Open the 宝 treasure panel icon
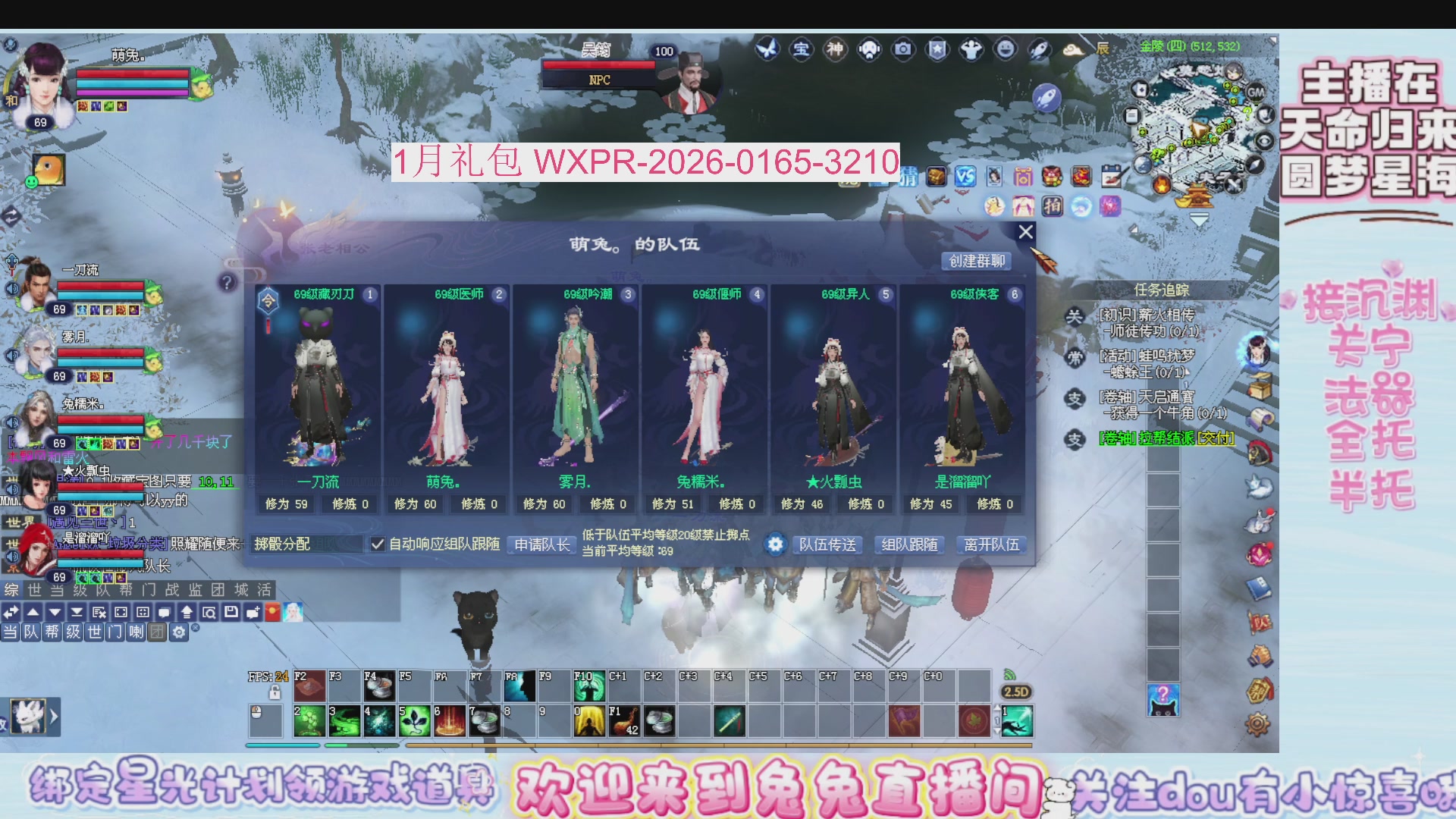1456x819 pixels. (x=802, y=49)
